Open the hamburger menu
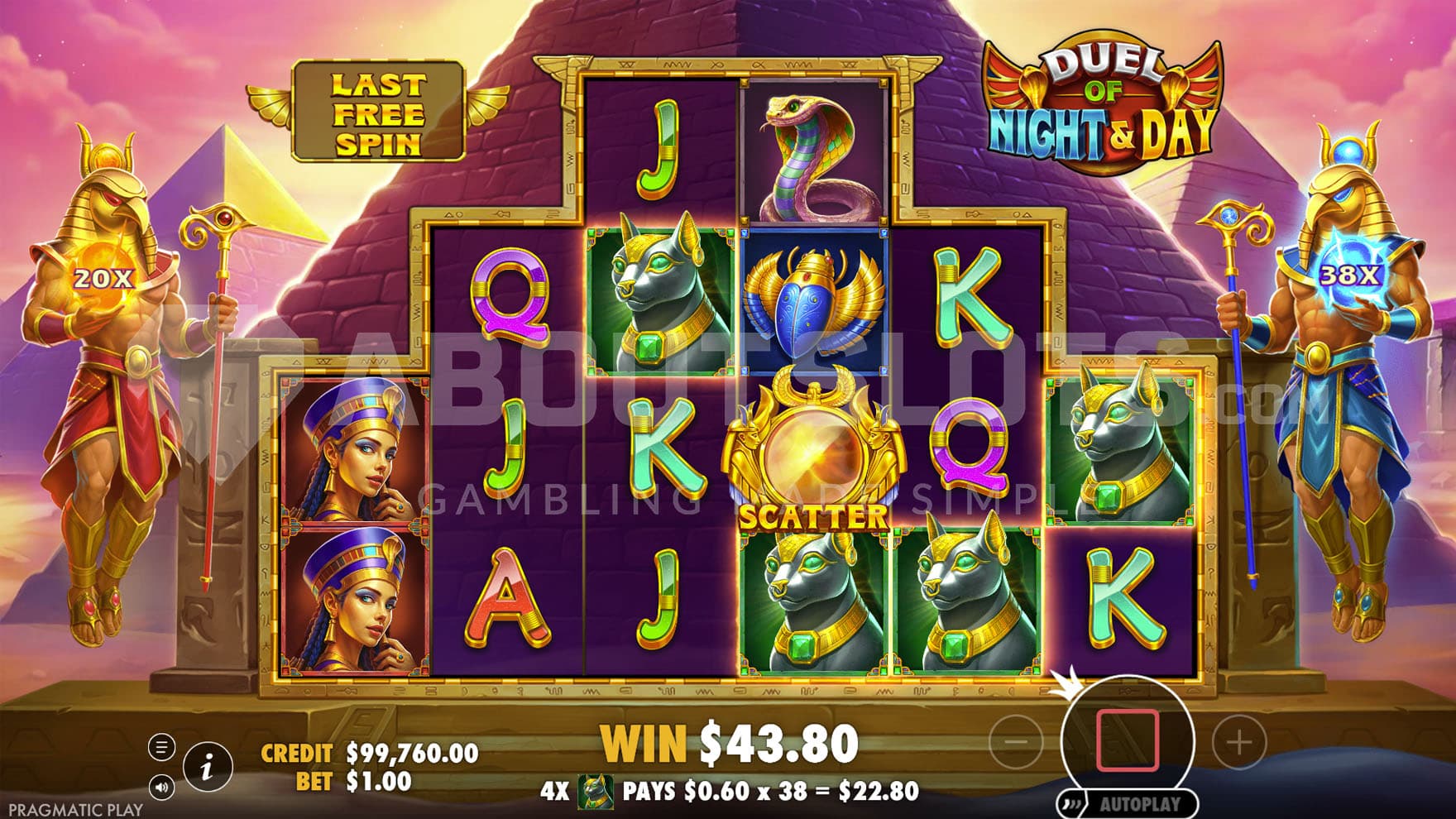This screenshot has width=1456, height=819. pos(161,748)
